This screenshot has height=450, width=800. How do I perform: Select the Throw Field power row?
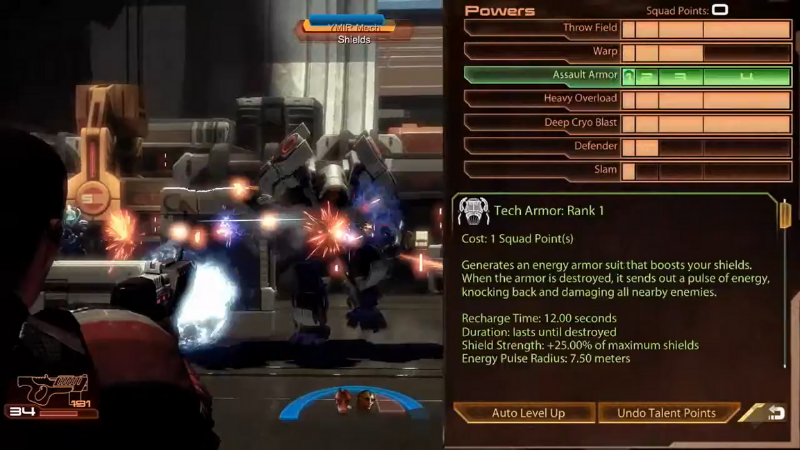pyautogui.click(x=543, y=28)
